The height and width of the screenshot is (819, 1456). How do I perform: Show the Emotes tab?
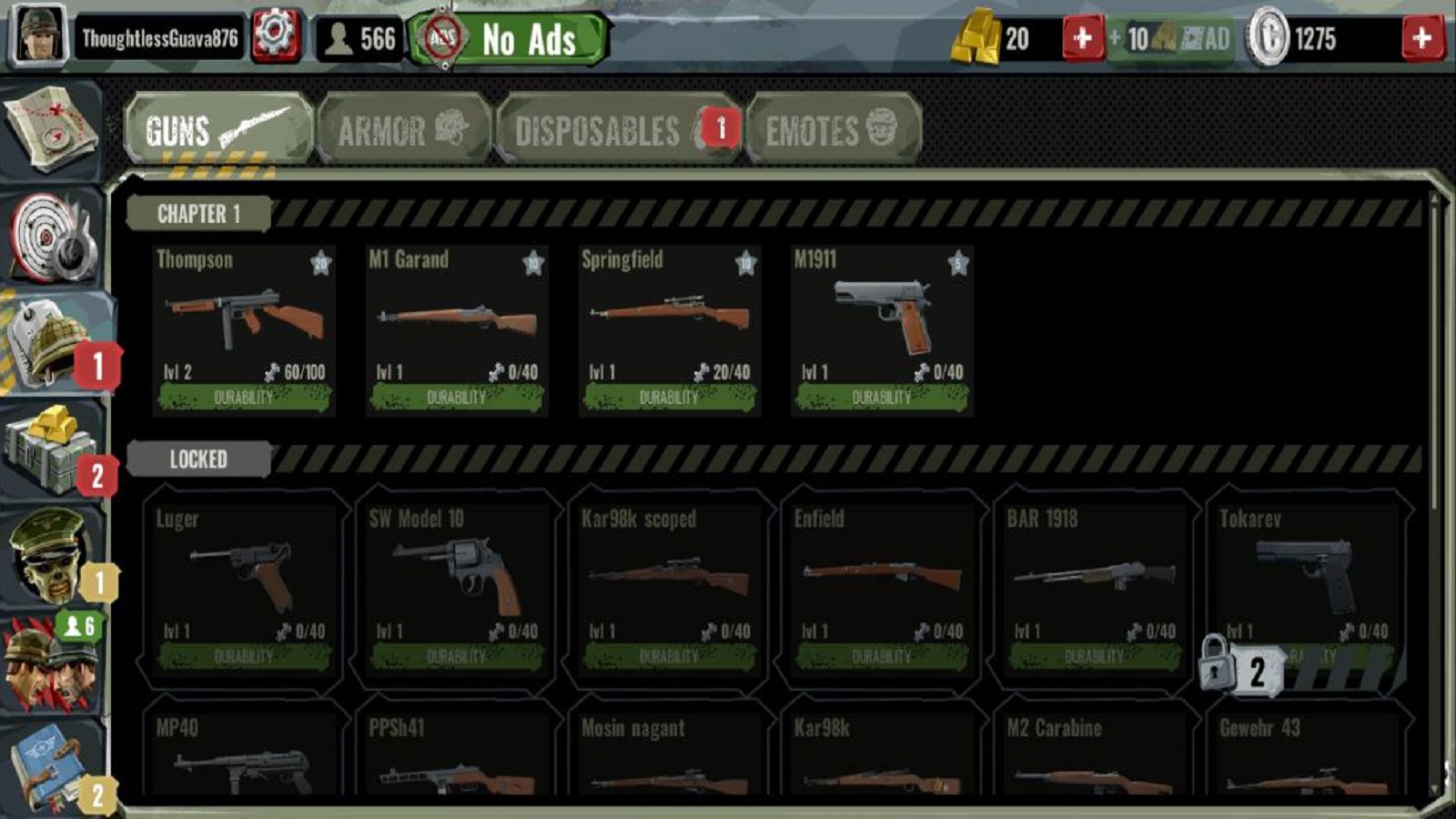pos(832,130)
